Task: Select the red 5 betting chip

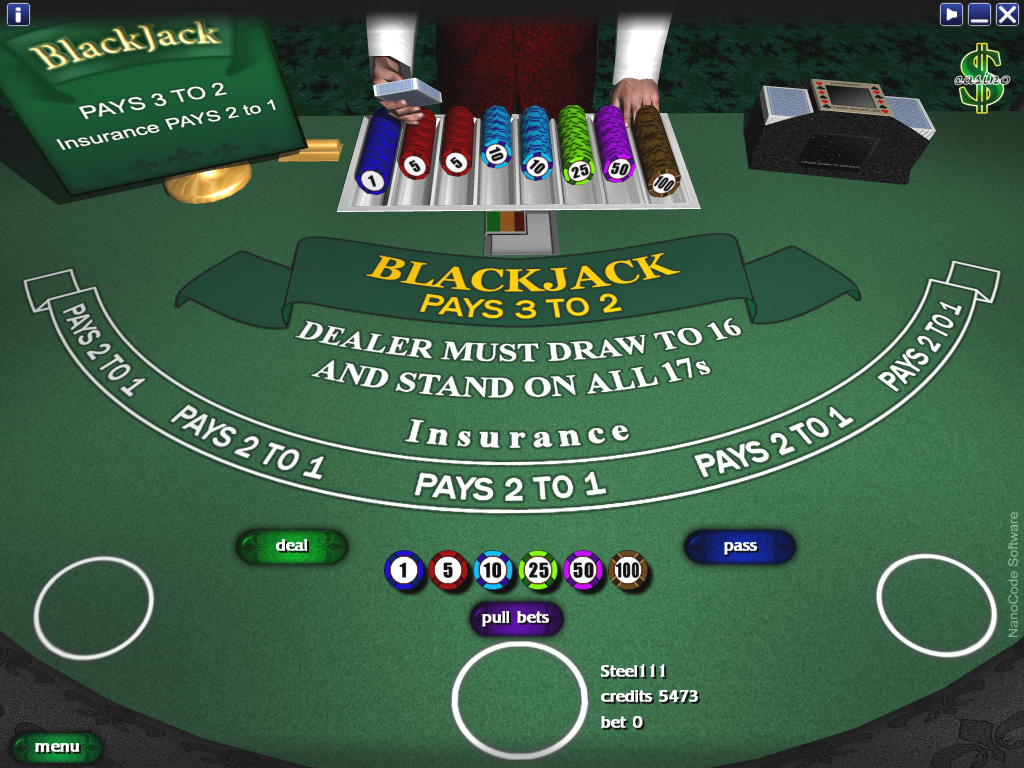Action: click(449, 571)
